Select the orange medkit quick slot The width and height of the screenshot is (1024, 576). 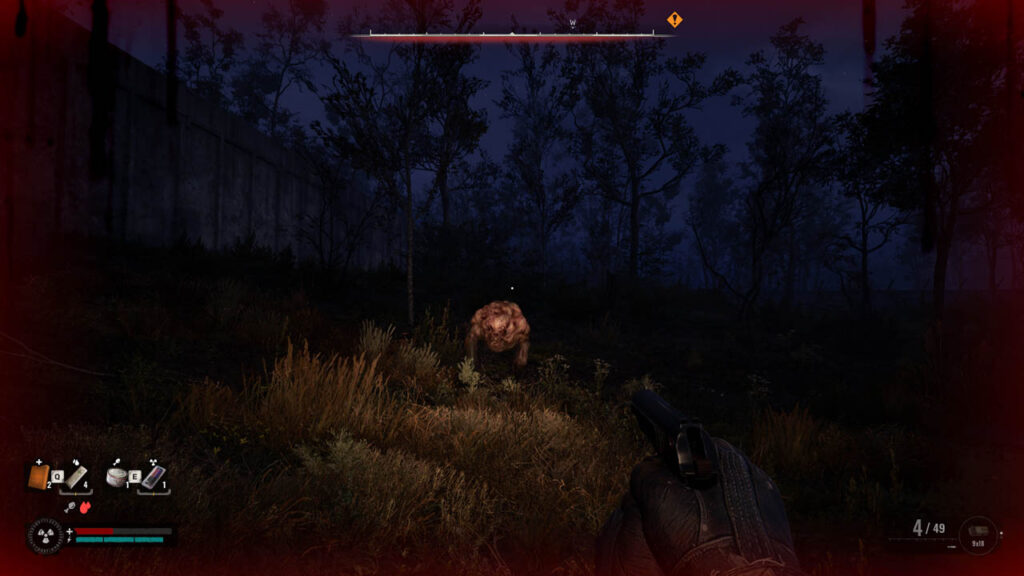[x=38, y=476]
